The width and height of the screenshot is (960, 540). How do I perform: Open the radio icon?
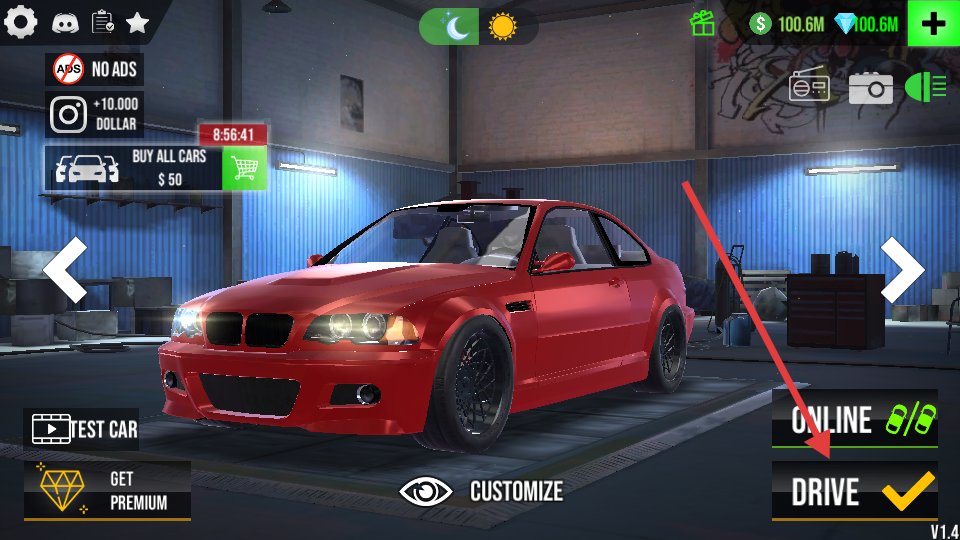pyautogui.click(x=809, y=88)
